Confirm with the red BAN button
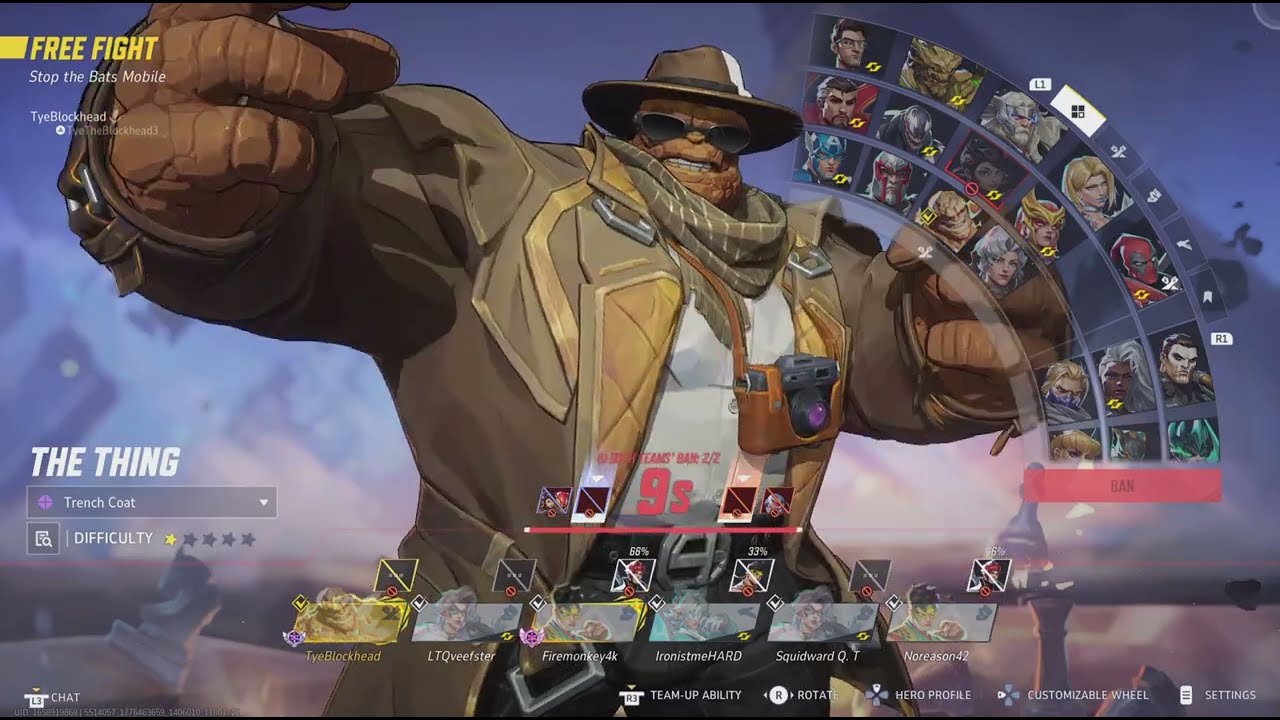Image resolution: width=1280 pixels, height=720 pixels. pyautogui.click(x=1122, y=486)
